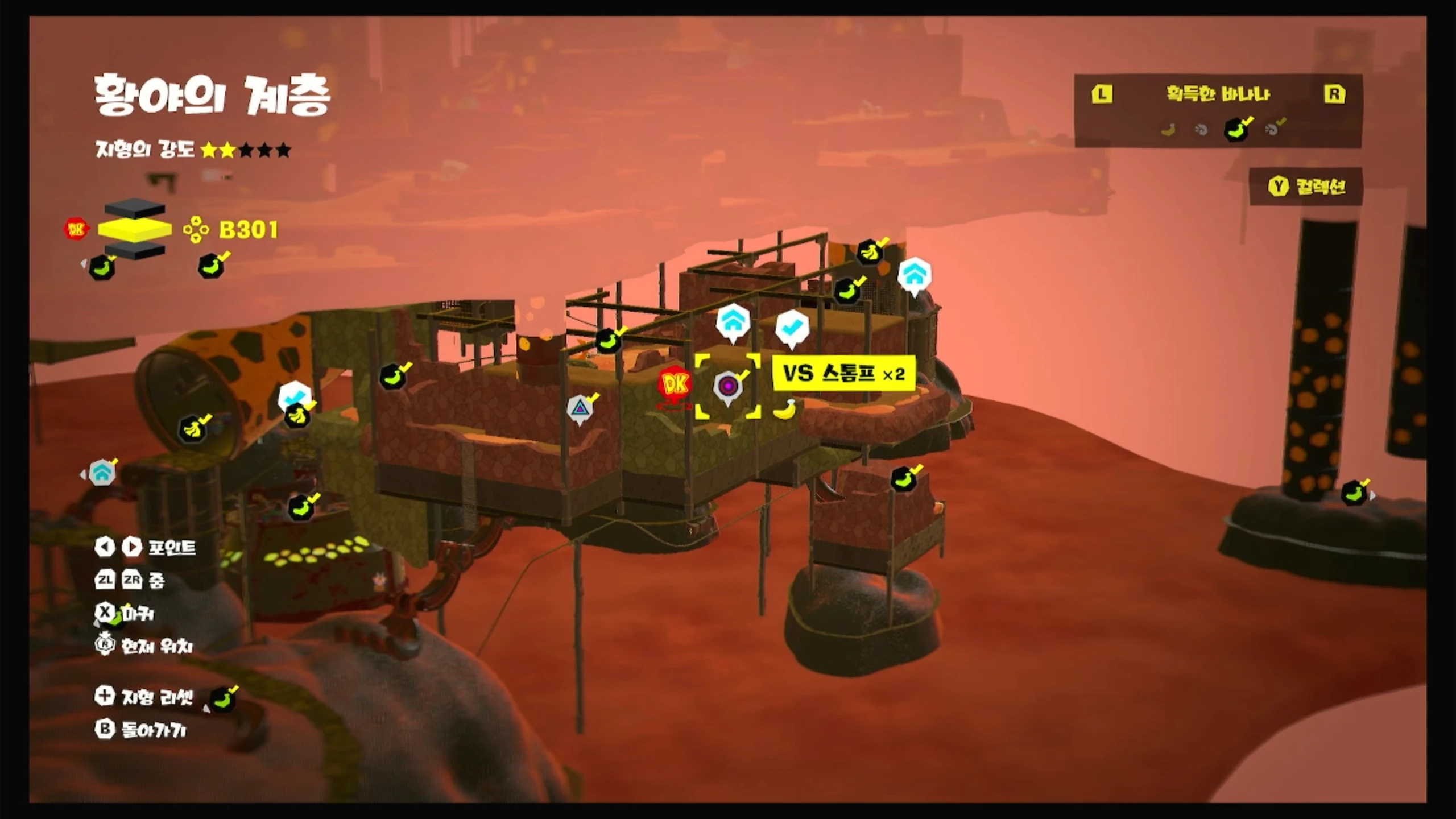
Task: Select the upper dark layer slab
Action: pos(135,208)
